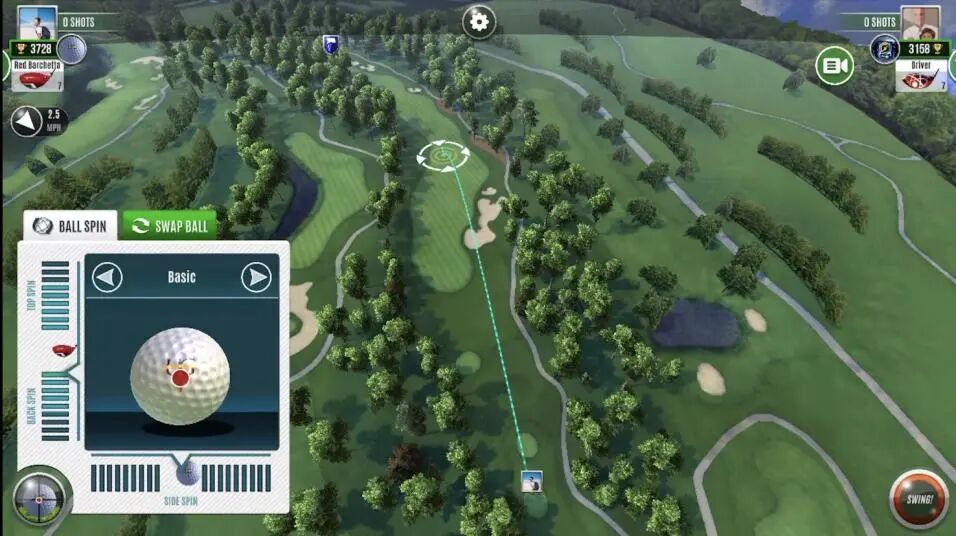Select the round golf ball icon beside the 3728 trophies

(72, 48)
